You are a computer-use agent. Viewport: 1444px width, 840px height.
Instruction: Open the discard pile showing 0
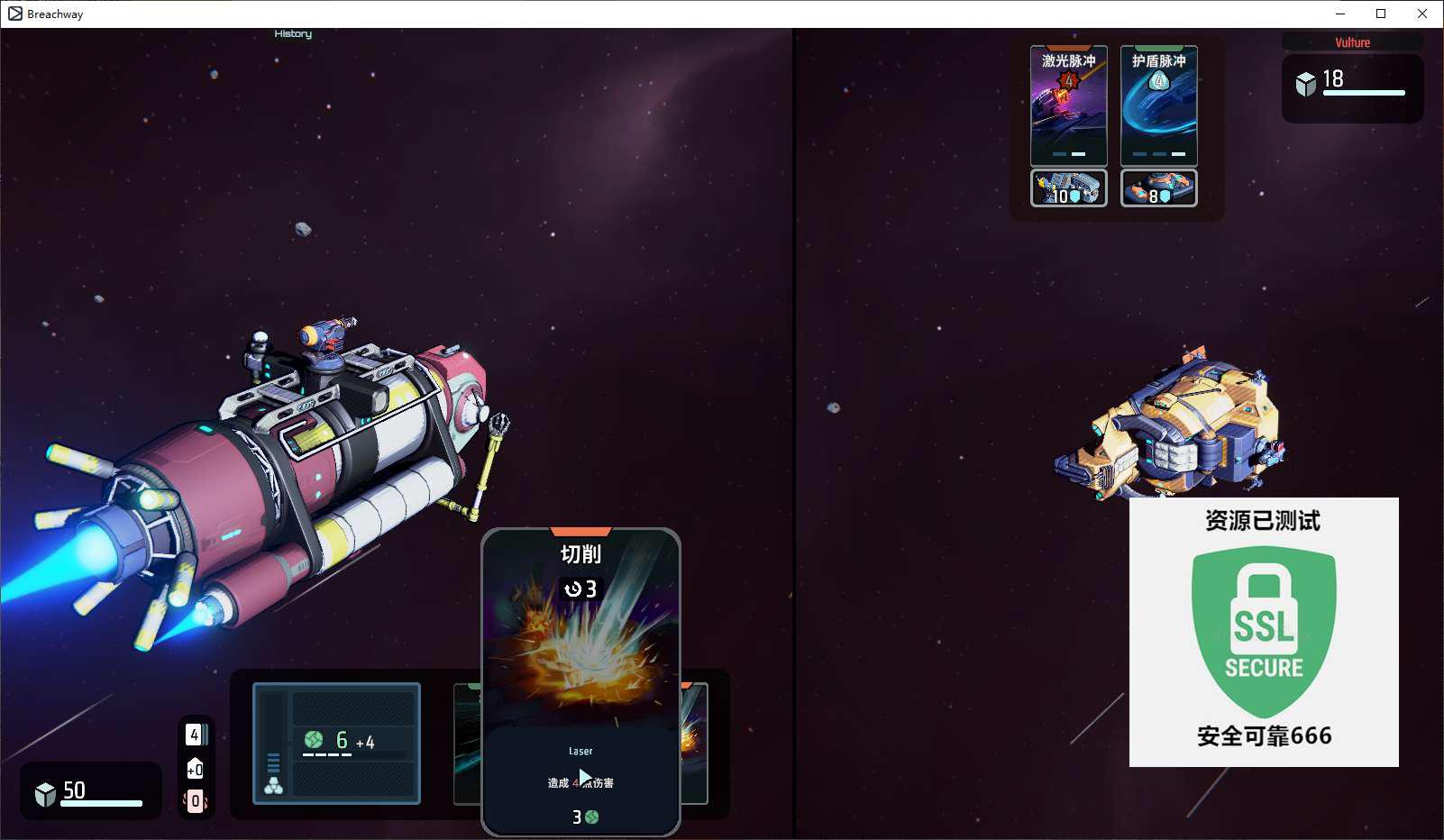tap(195, 800)
